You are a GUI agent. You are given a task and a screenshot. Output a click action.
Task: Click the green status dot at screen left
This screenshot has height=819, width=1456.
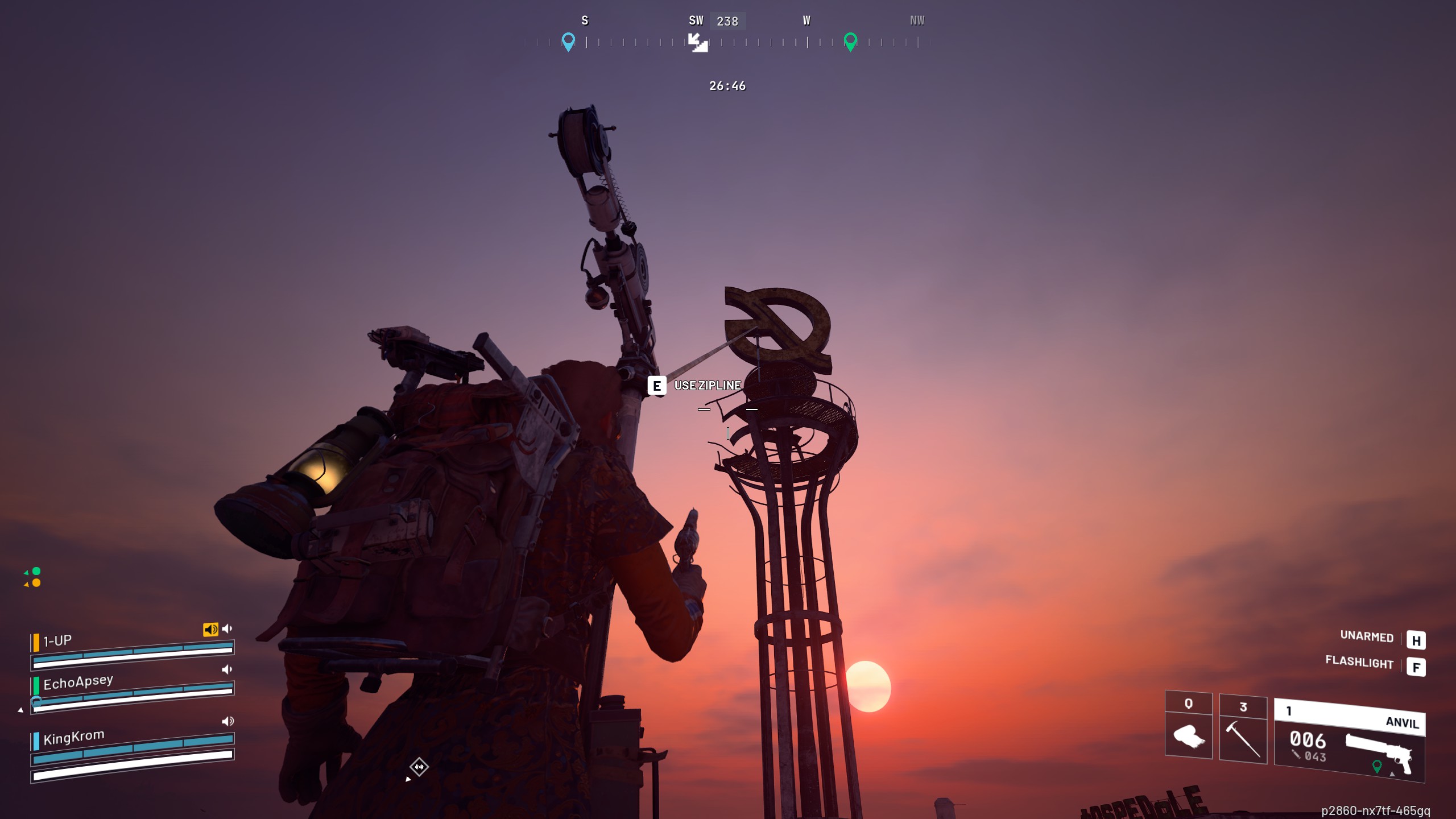(36, 571)
